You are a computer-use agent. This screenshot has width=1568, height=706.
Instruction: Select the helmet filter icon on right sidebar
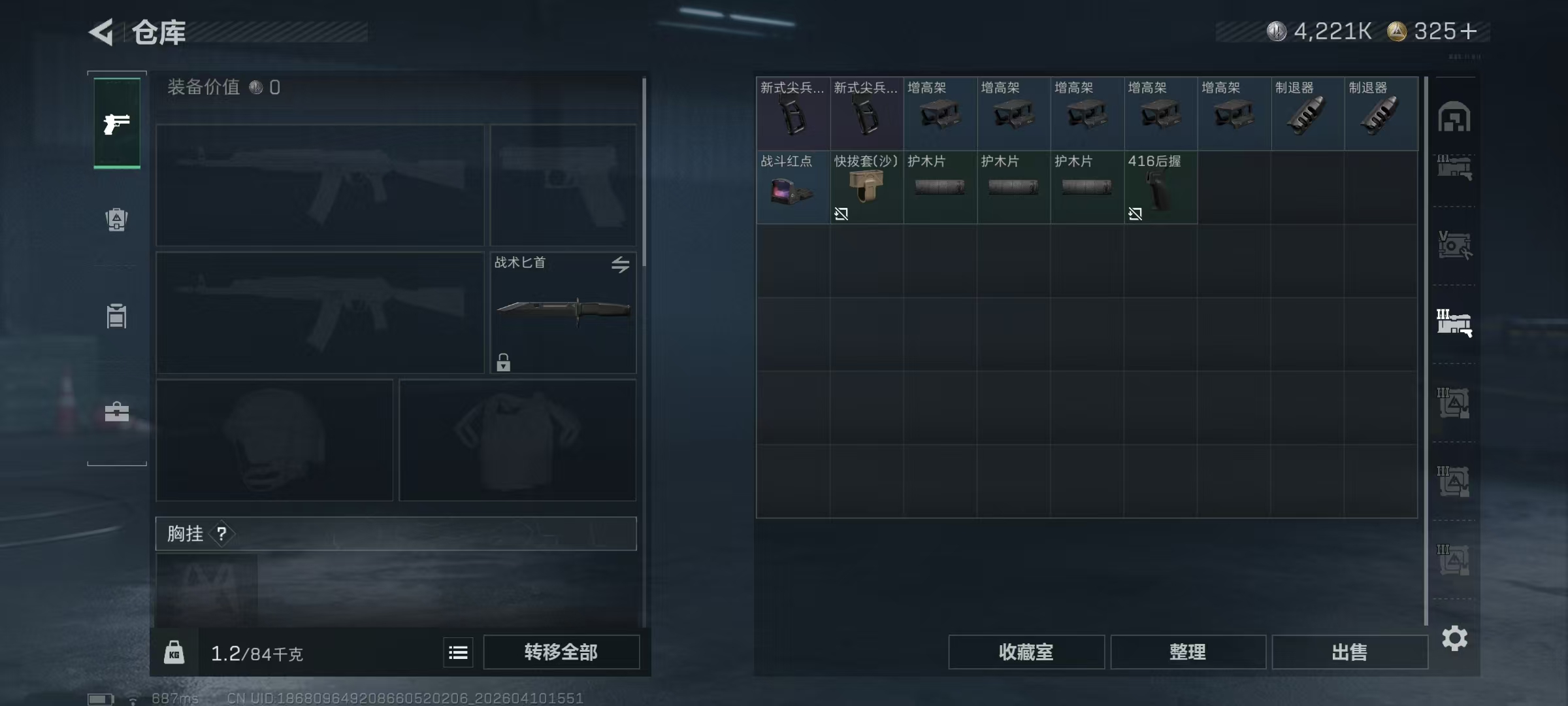pos(1456,116)
